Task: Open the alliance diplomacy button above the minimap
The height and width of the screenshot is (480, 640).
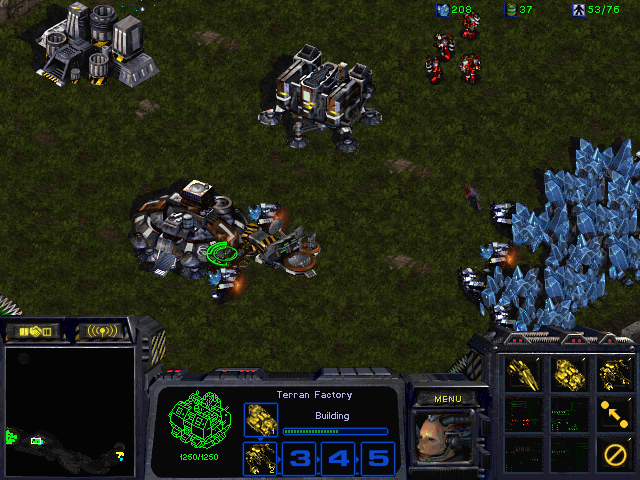Action: pyautogui.click(x=32, y=331)
